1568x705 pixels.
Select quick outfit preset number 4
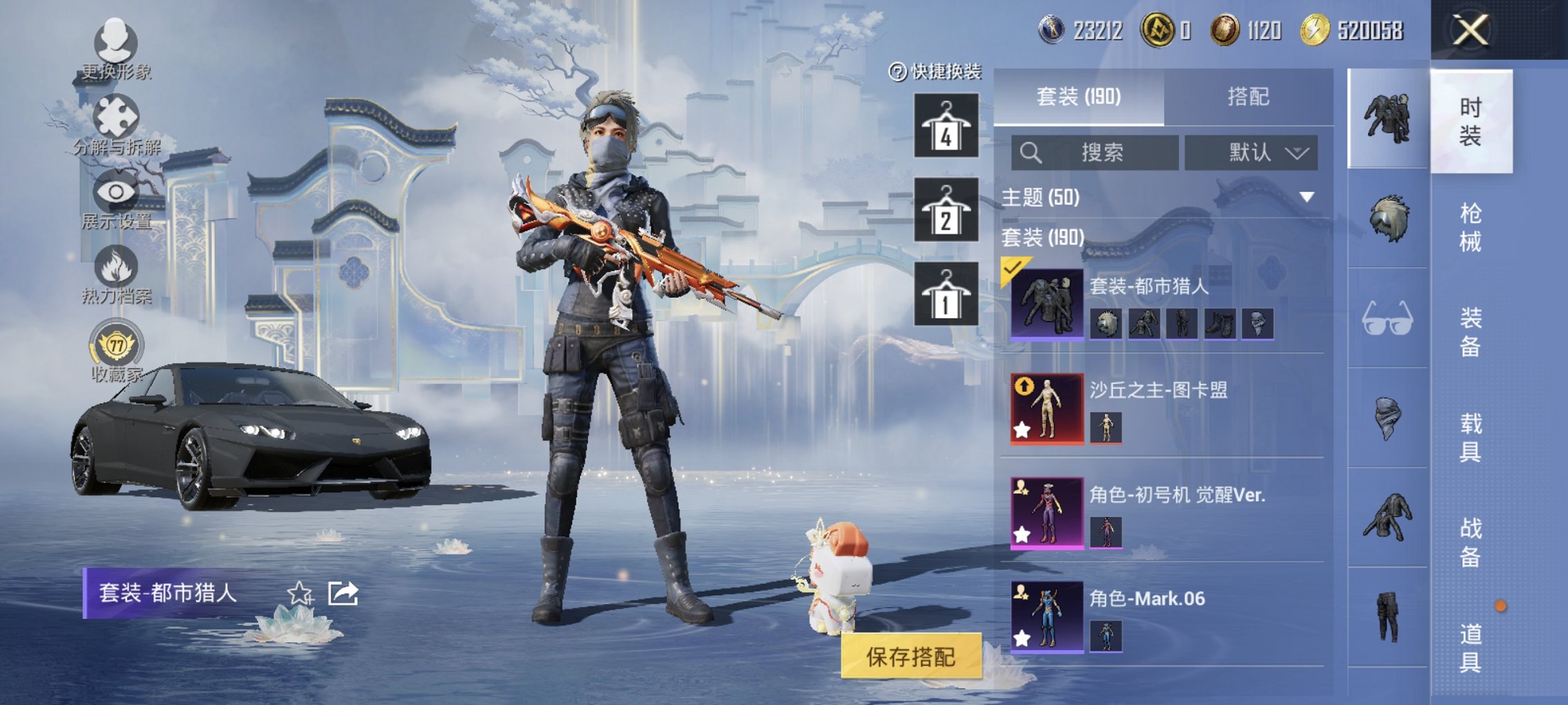coord(946,126)
